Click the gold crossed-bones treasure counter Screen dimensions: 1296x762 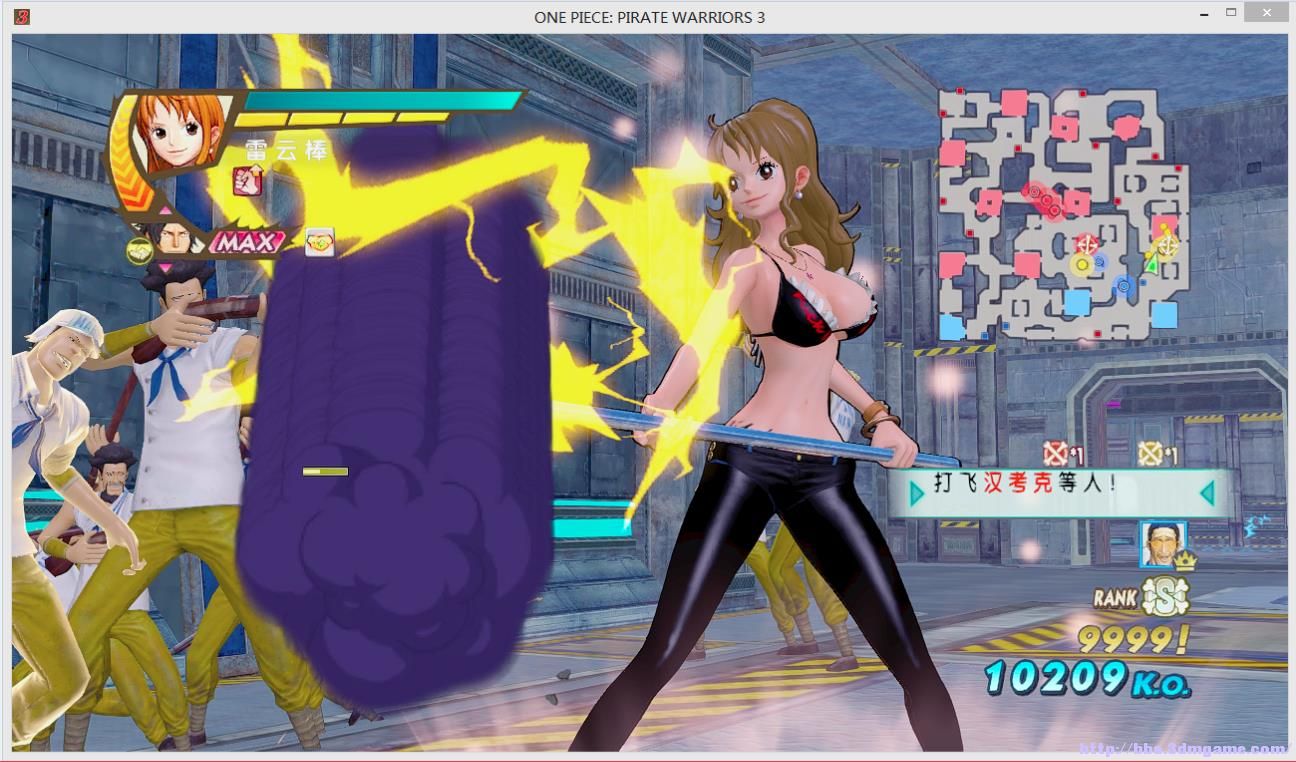click(1151, 454)
